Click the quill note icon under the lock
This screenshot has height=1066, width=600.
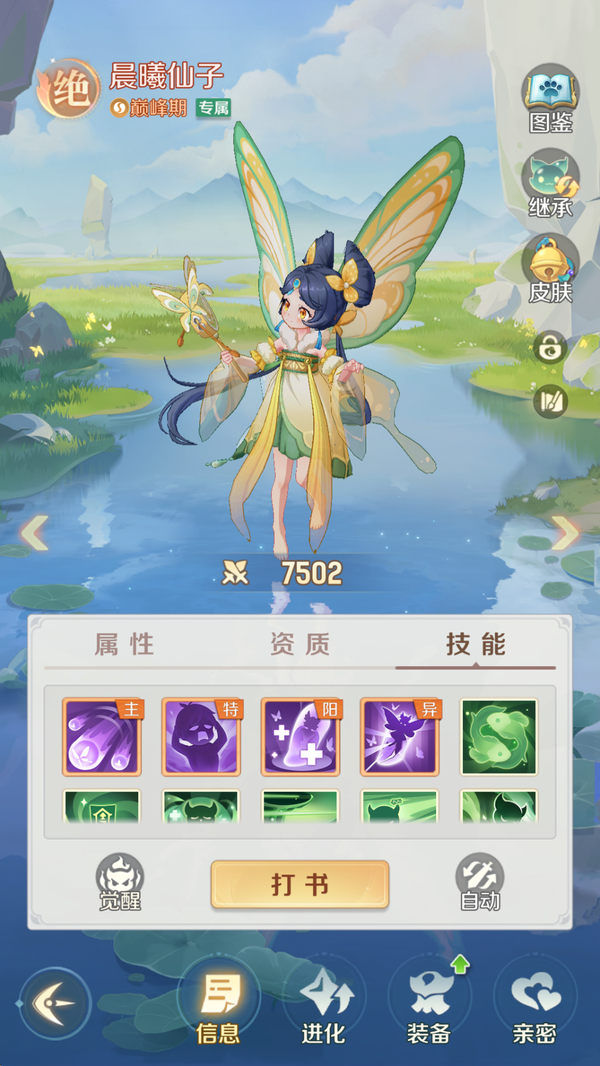pos(550,401)
